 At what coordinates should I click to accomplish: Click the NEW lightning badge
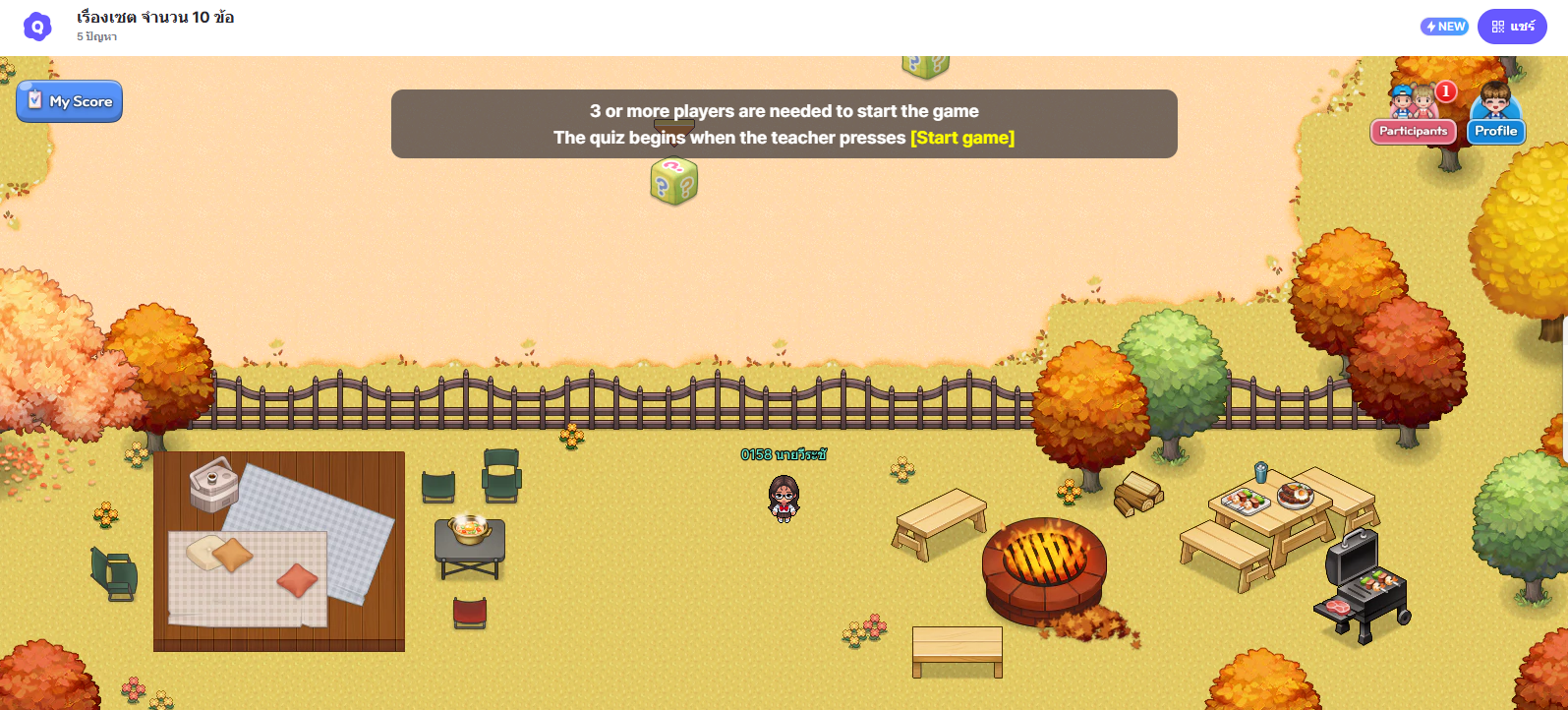pyautogui.click(x=1444, y=27)
